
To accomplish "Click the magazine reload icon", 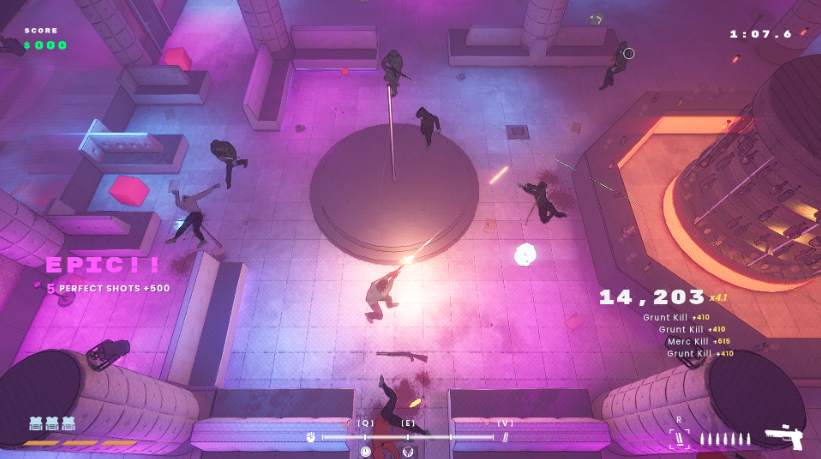I will (x=680, y=437).
